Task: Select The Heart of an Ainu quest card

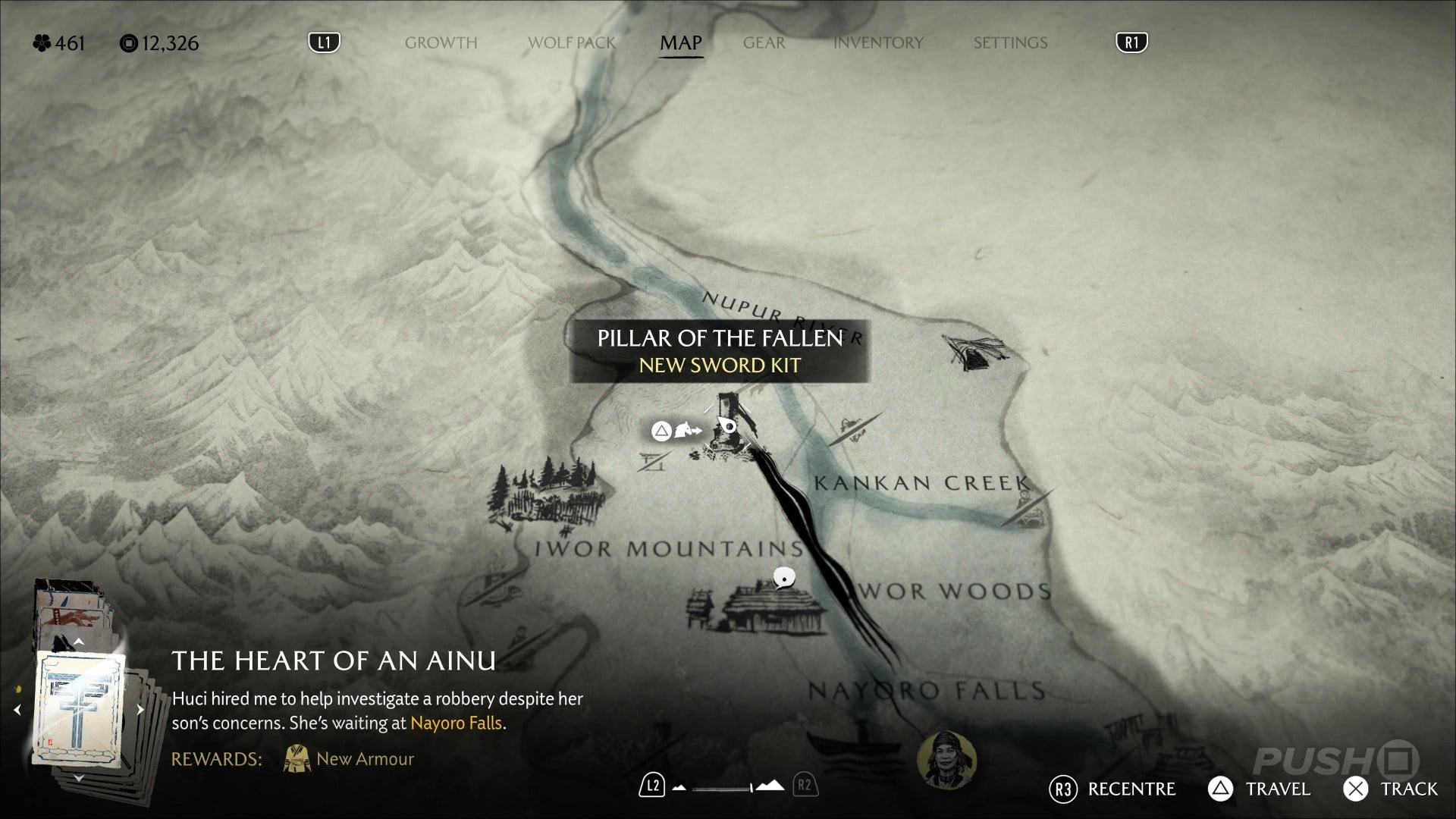Action: [78, 709]
